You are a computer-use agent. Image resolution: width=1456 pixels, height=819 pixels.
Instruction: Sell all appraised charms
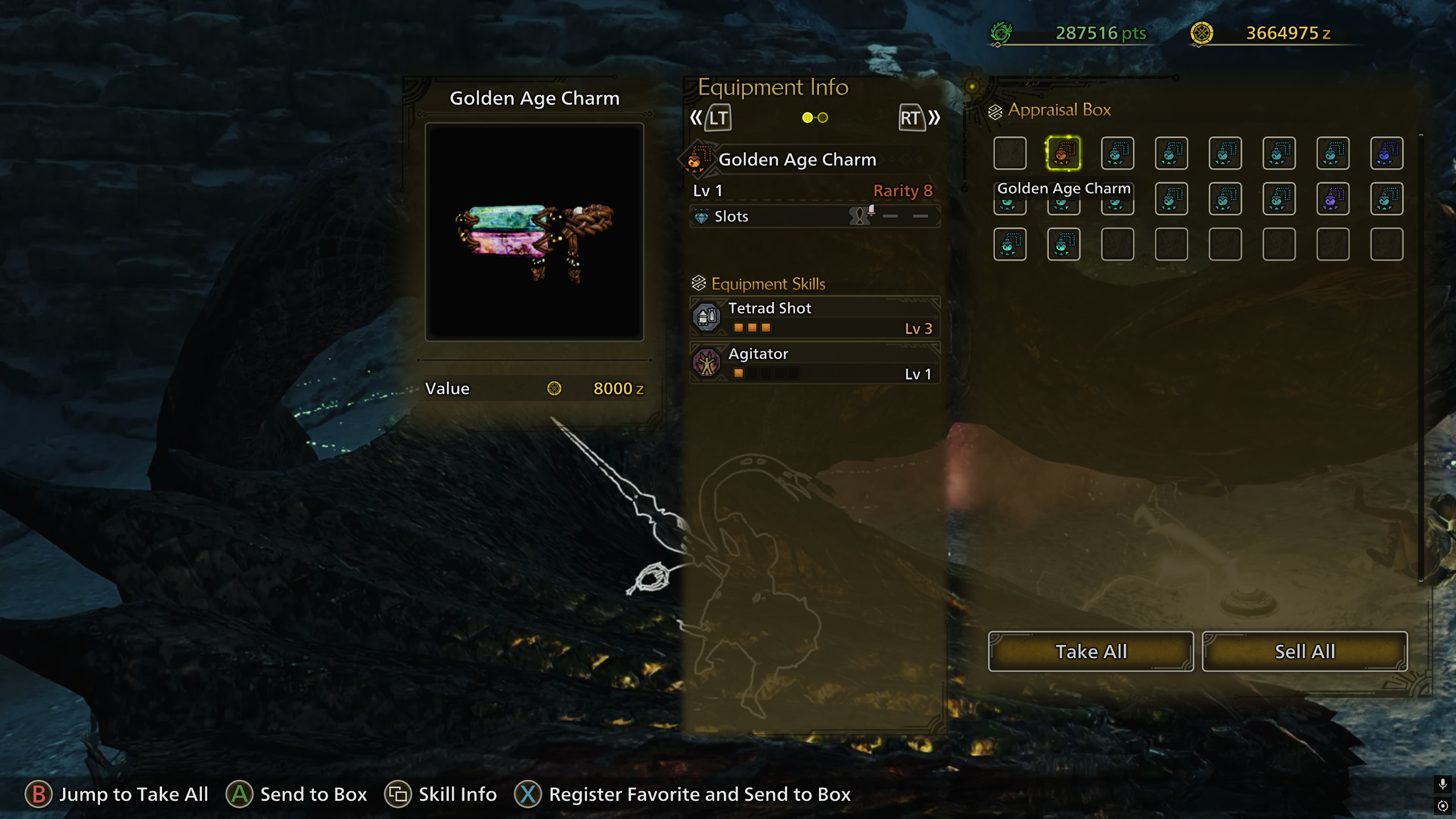pyautogui.click(x=1305, y=651)
